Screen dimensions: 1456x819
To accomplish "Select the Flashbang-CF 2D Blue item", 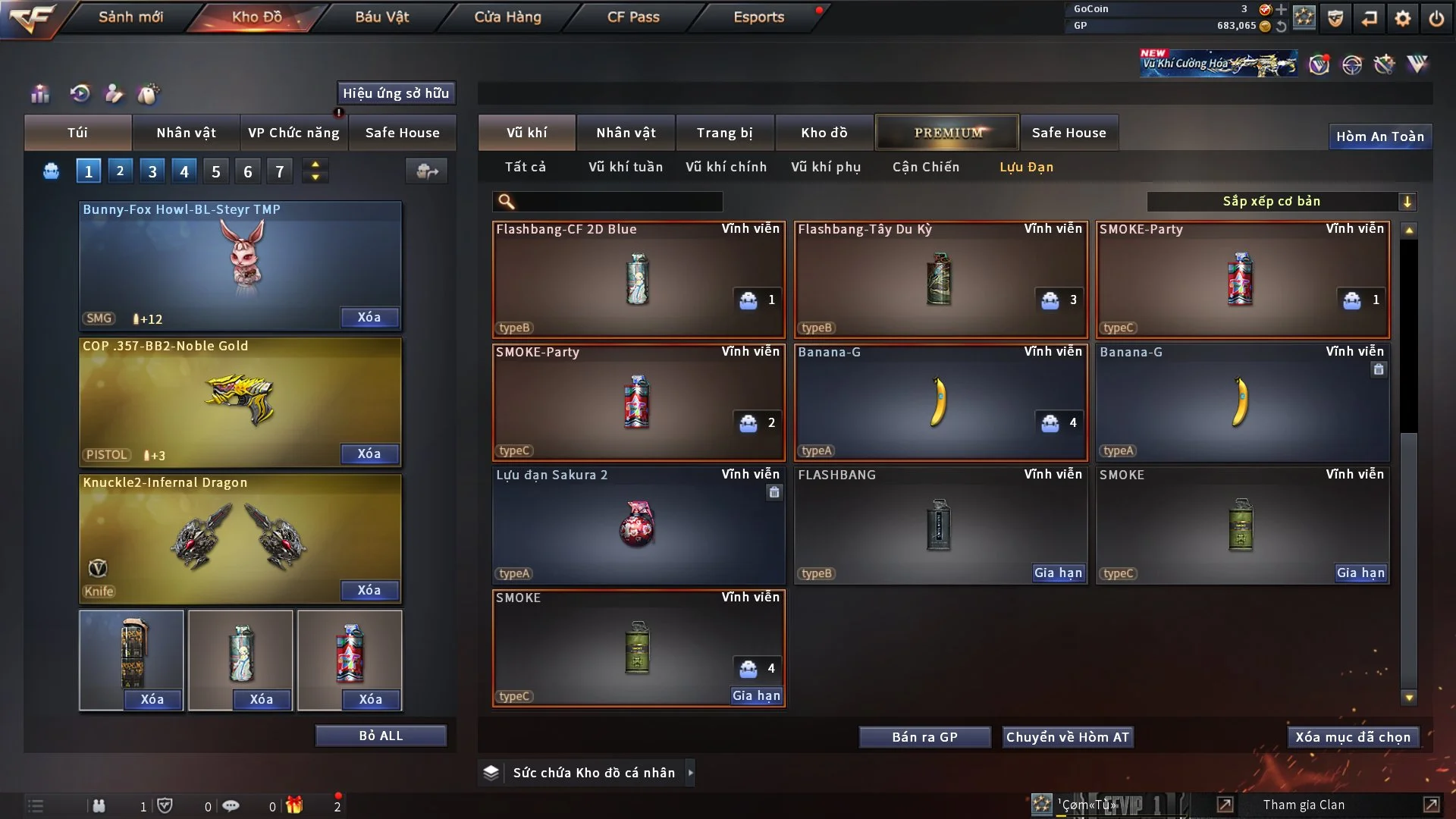I will click(x=638, y=279).
